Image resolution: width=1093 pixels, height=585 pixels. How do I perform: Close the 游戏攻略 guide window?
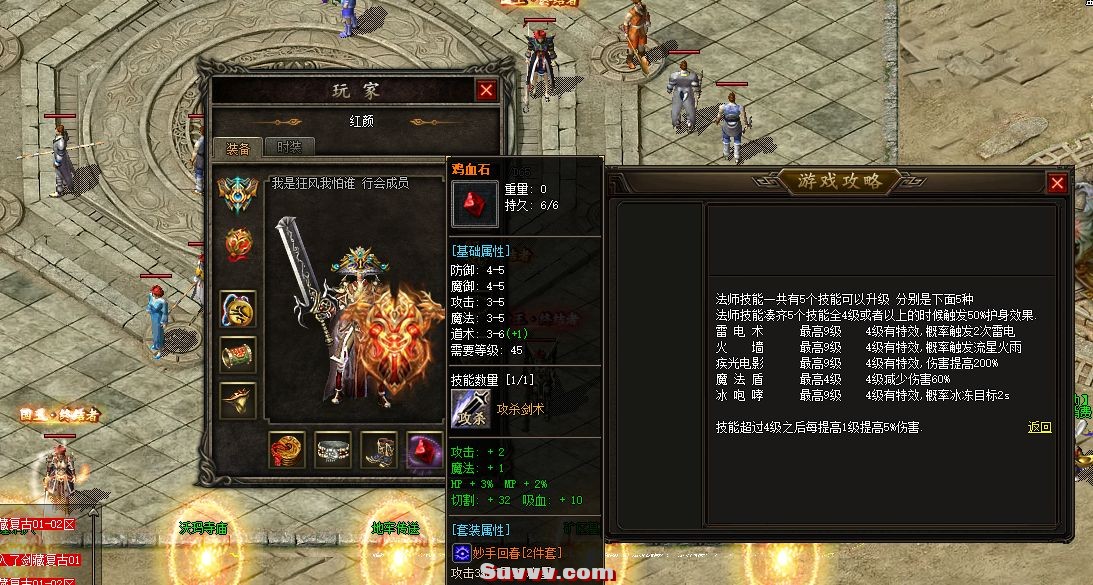[1056, 183]
